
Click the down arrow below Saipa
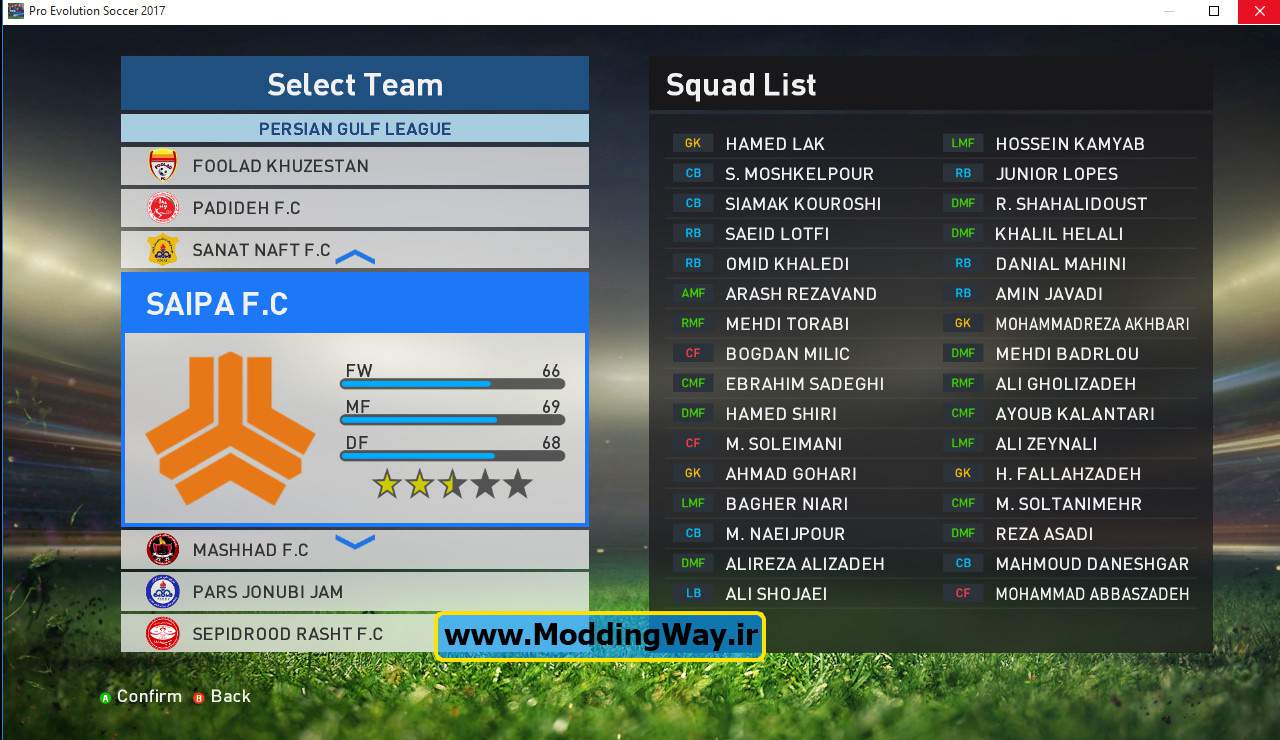click(355, 542)
